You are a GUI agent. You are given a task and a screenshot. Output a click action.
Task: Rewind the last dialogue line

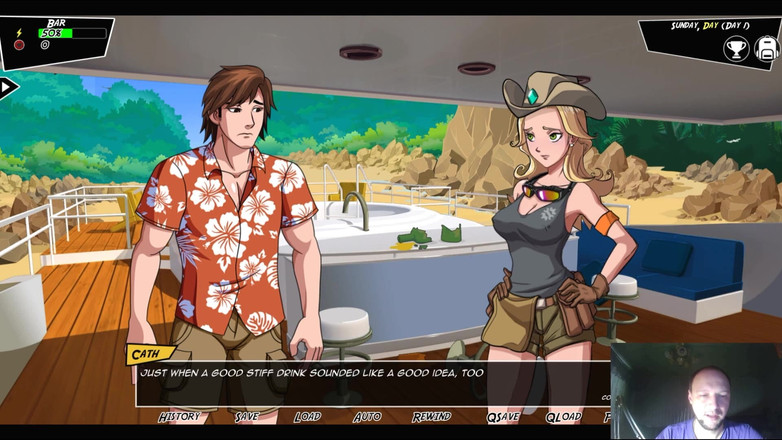(431, 416)
